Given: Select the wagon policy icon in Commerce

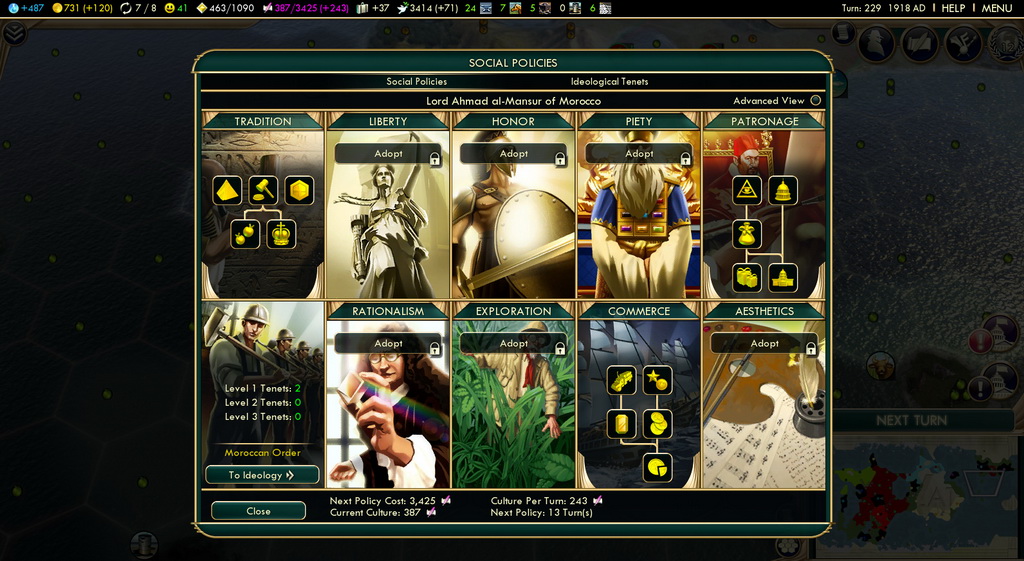Looking at the screenshot, I should point(621,380).
